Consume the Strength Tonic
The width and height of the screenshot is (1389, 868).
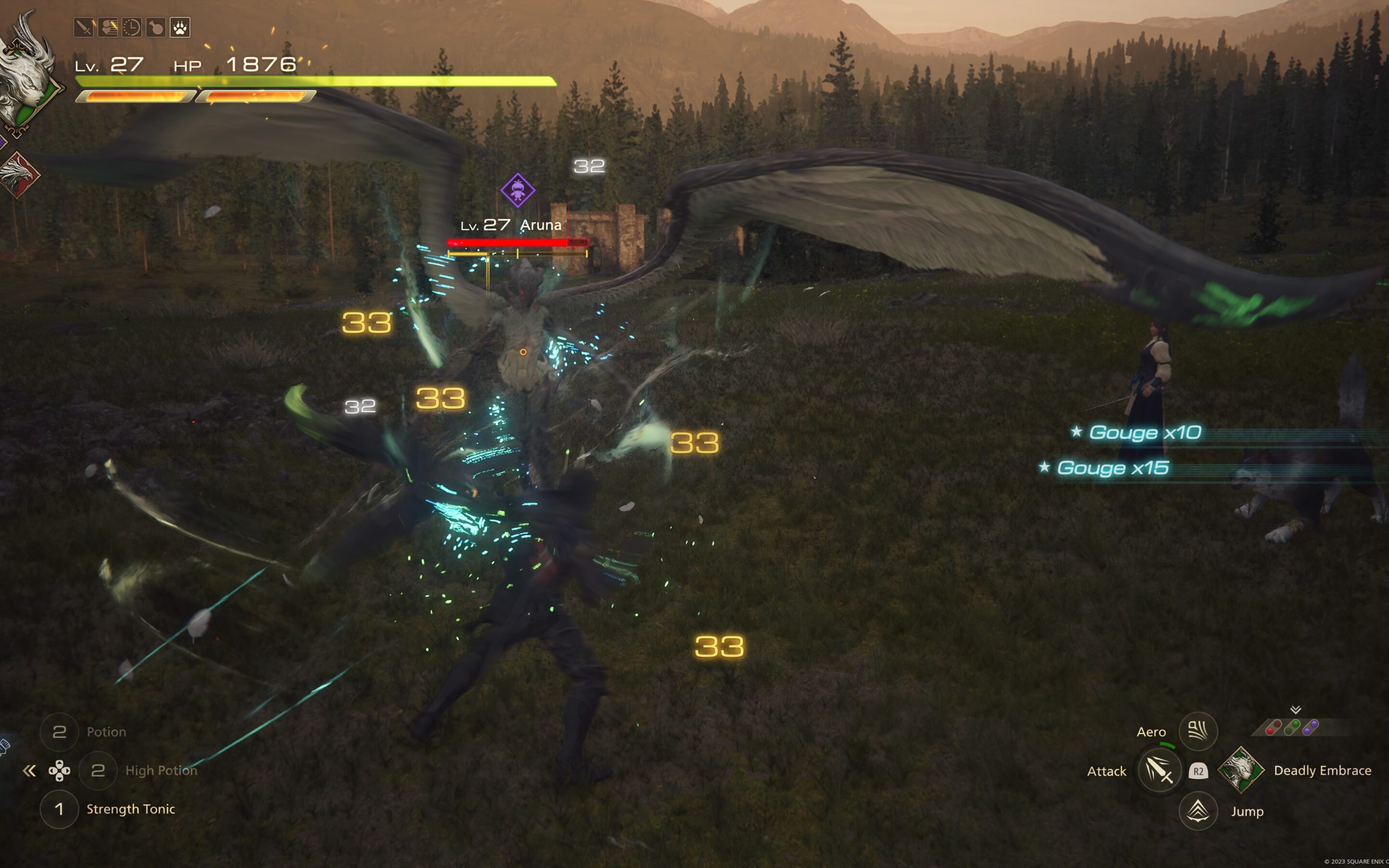point(59,809)
